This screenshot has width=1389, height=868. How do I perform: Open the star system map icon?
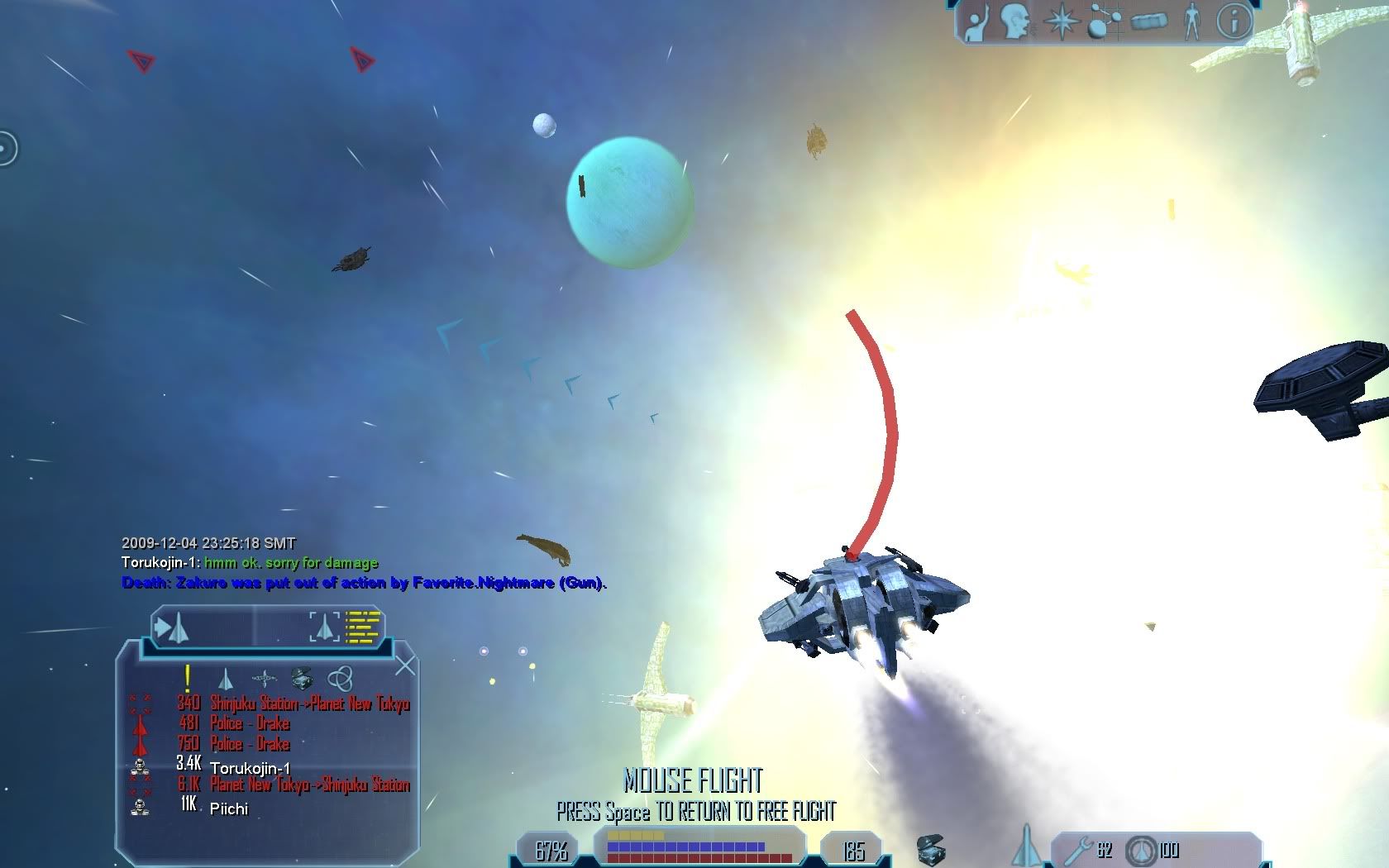(x=1105, y=21)
